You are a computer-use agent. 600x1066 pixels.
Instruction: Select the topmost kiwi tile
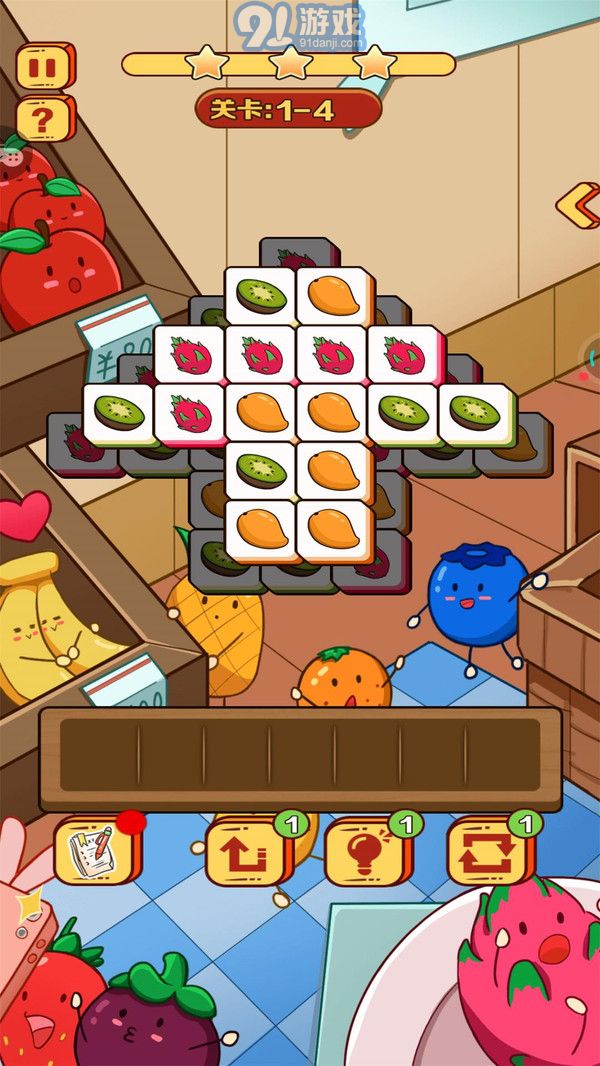260,295
